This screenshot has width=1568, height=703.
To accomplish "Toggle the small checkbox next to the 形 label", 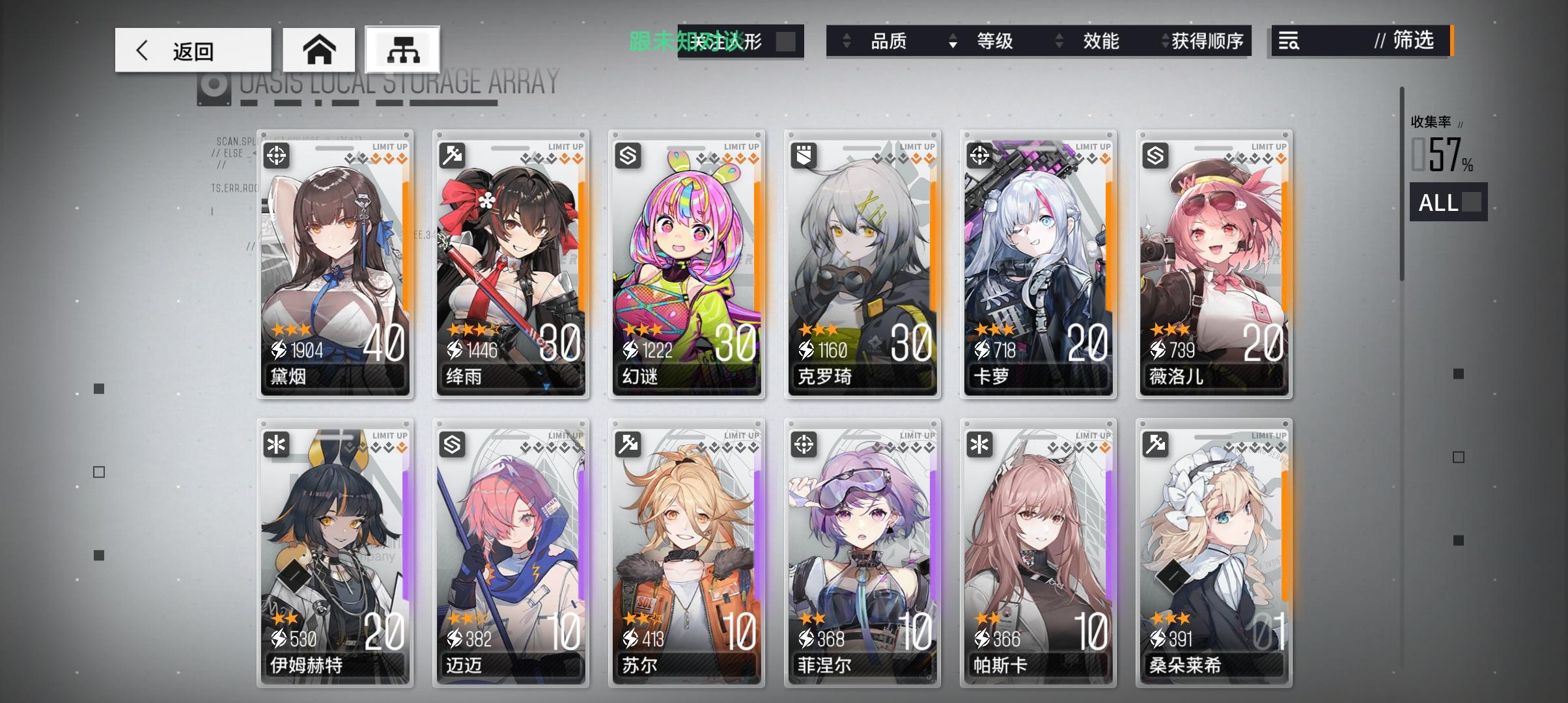I will click(785, 40).
